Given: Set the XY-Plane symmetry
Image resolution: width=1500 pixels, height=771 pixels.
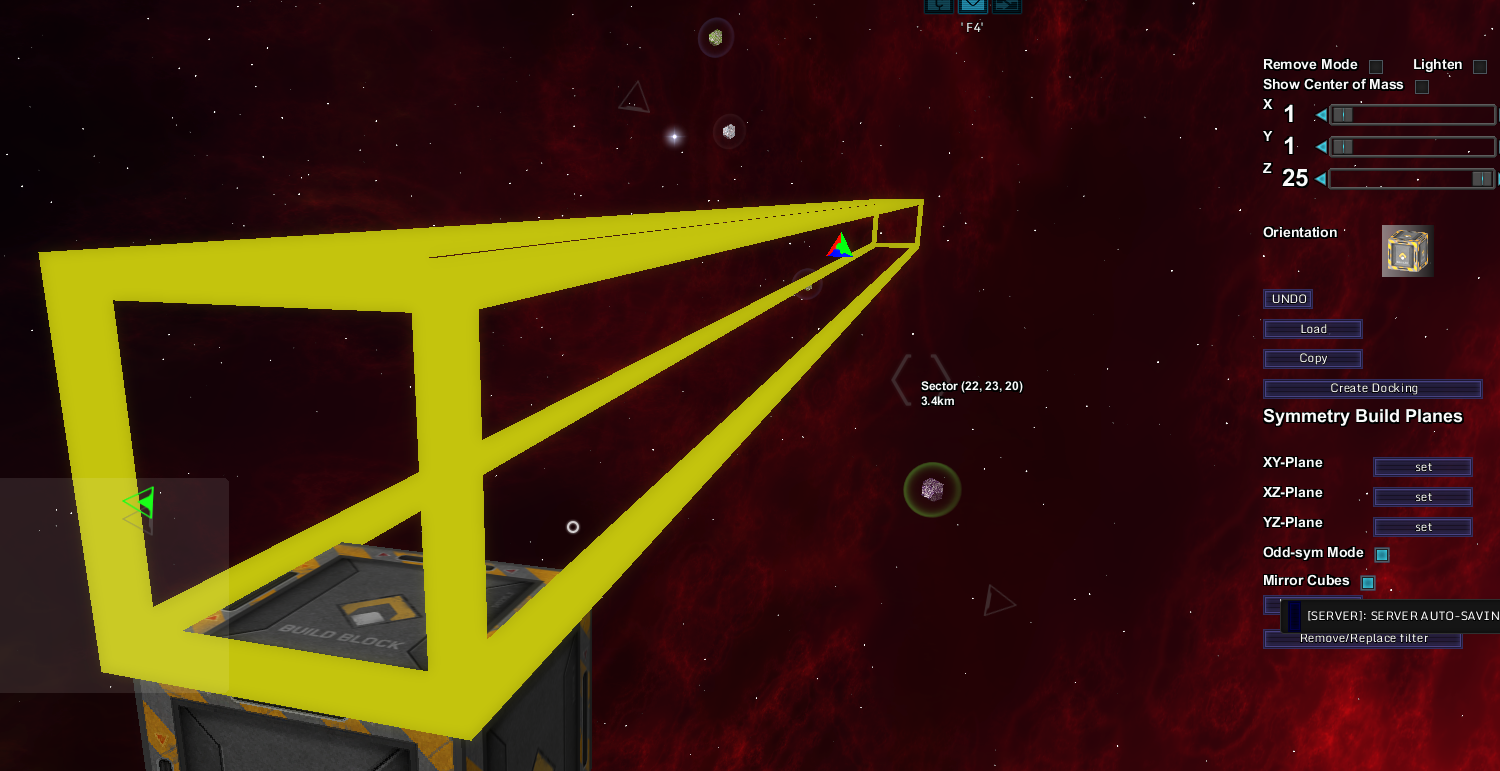Looking at the screenshot, I should (1423, 467).
